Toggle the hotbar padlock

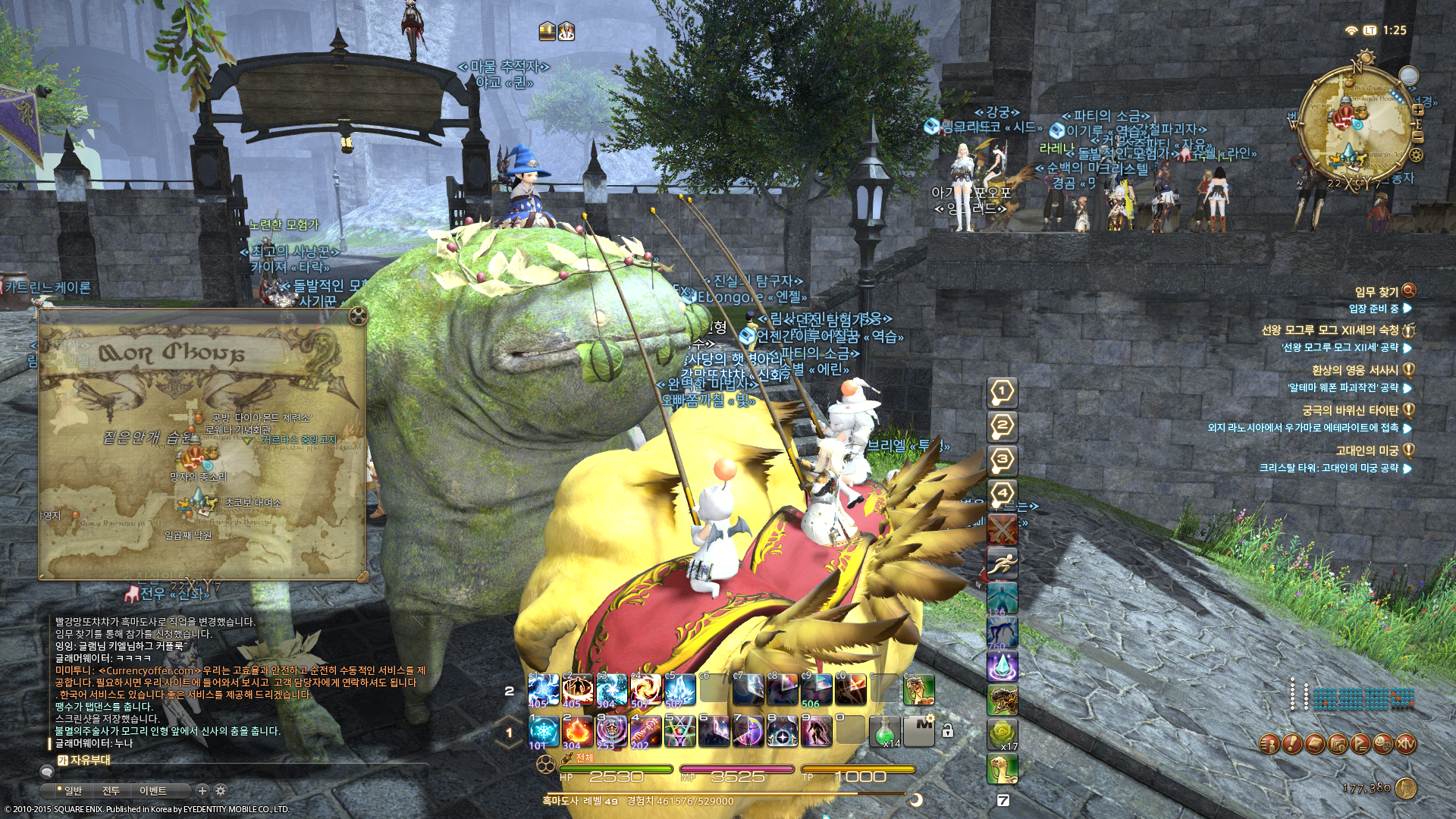point(947,731)
